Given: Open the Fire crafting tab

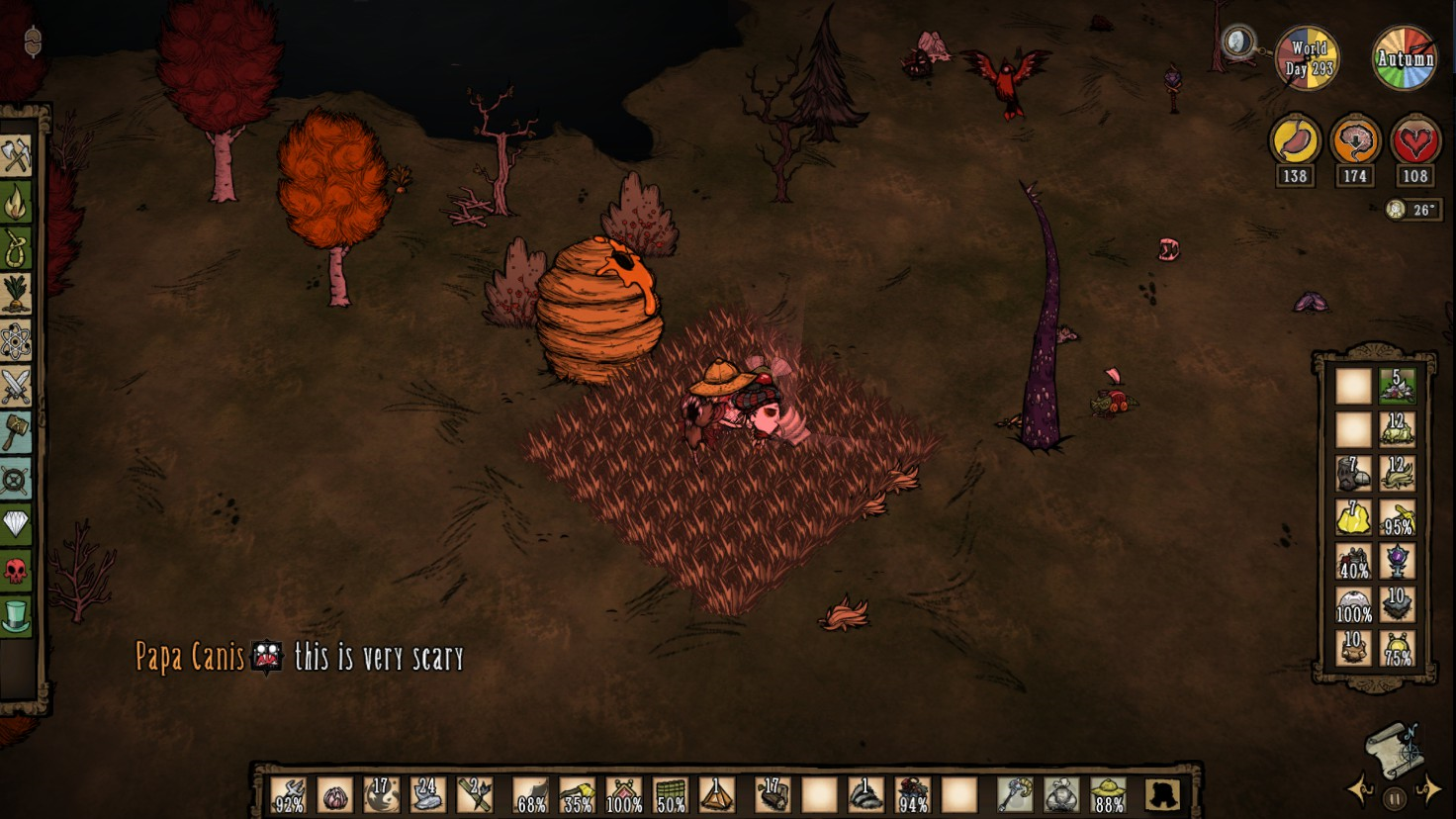Looking at the screenshot, I should (x=17, y=202).
